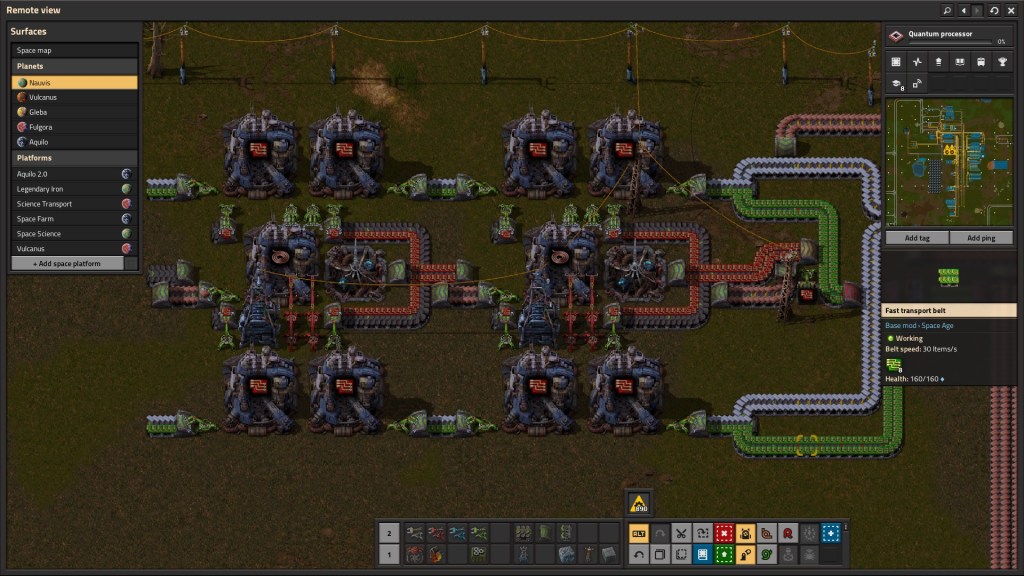Open the Legendary Iron platform

pyautogui.click(x=74, y=188)
